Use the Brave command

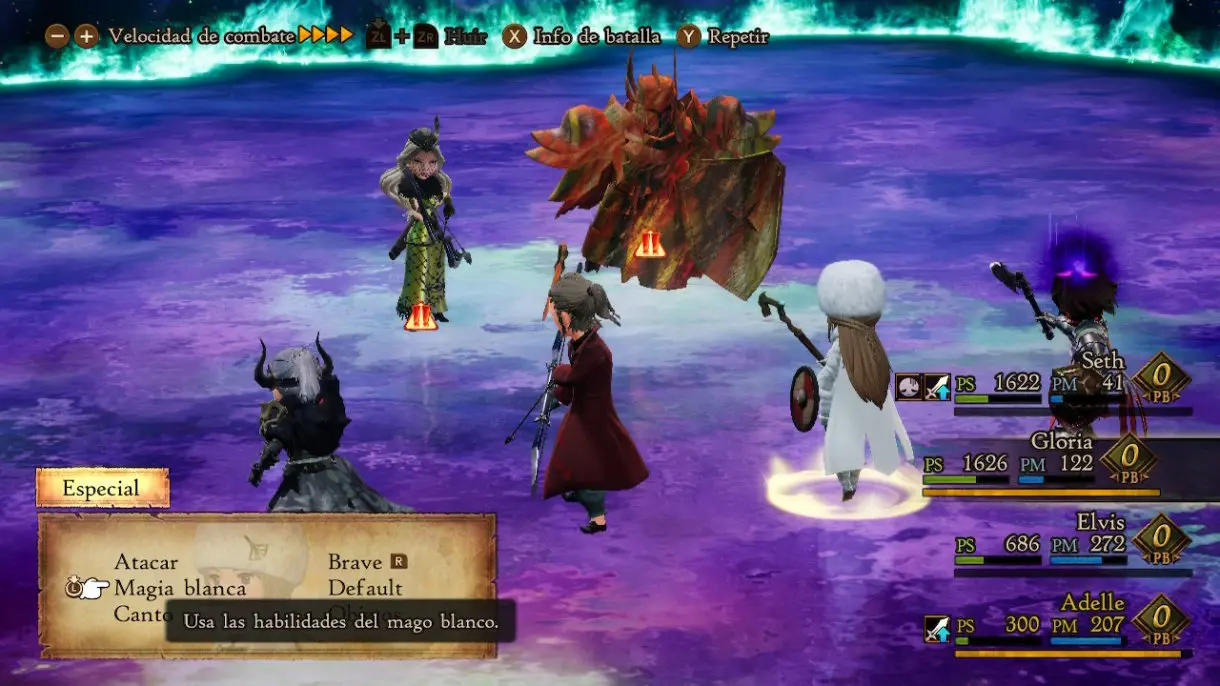coord(356,562)
